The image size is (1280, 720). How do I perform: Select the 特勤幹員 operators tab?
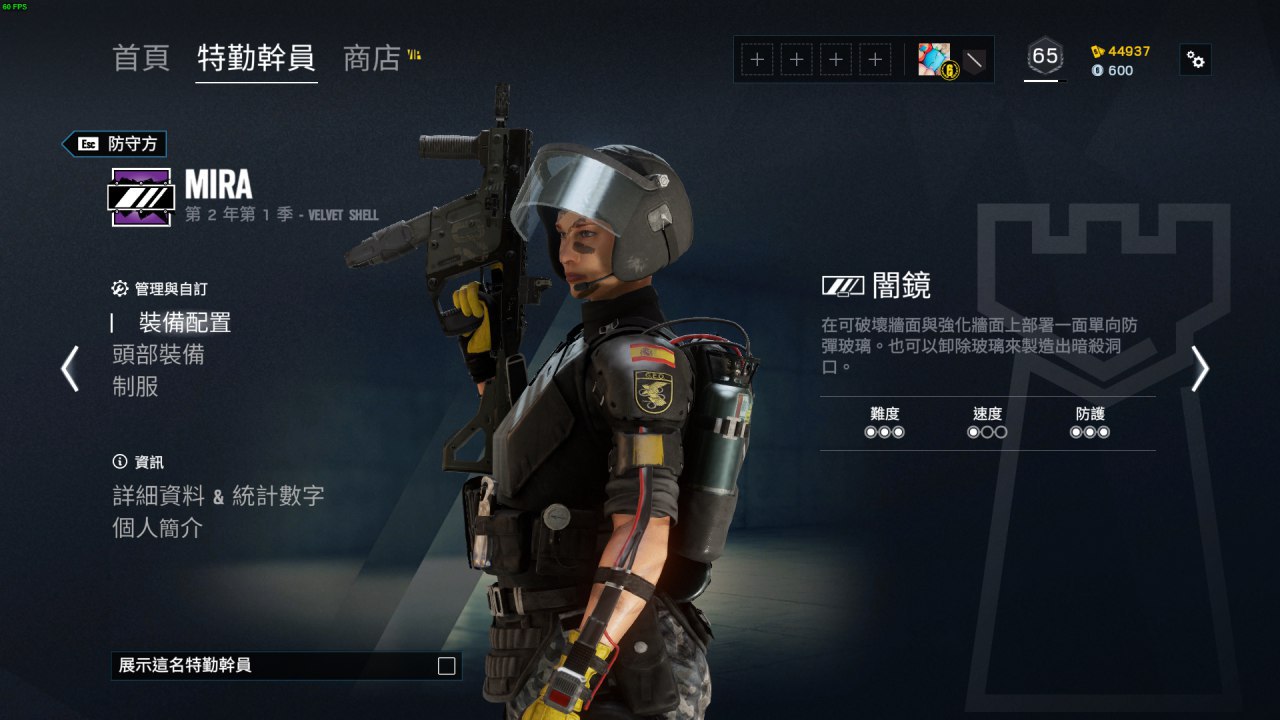[256, 58]
